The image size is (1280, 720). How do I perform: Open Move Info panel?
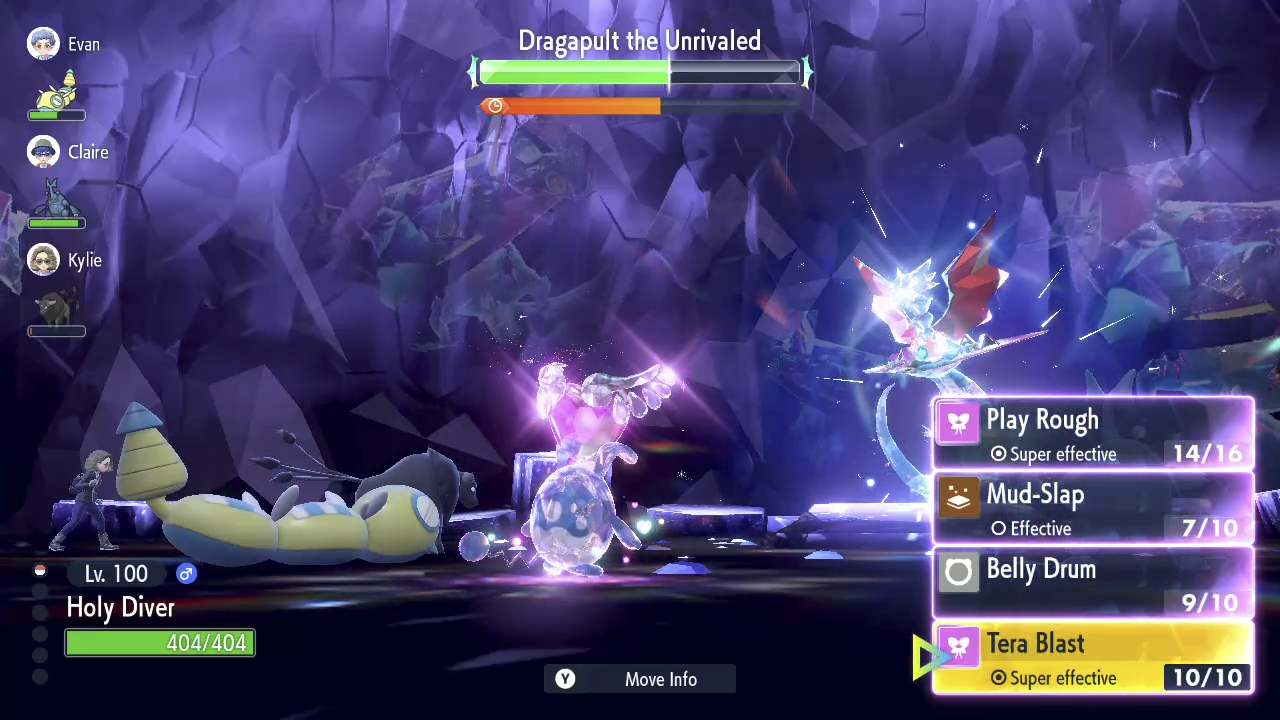coord(640,679)
